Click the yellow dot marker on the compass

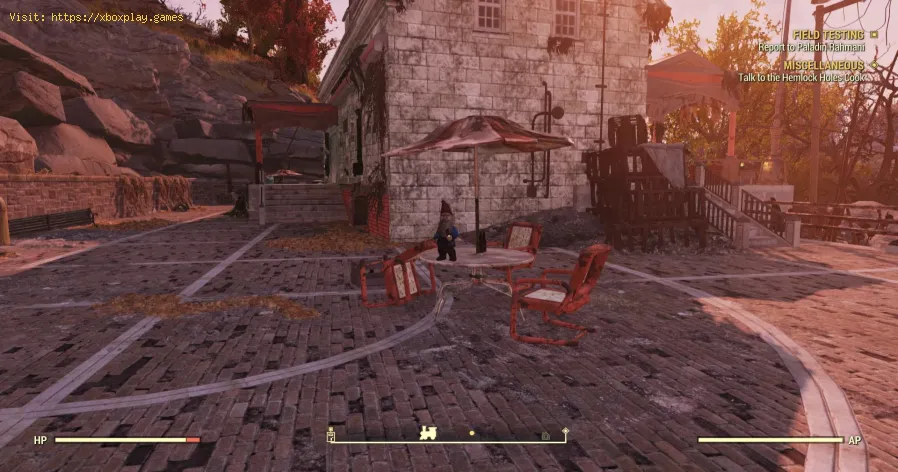[472, 434]
